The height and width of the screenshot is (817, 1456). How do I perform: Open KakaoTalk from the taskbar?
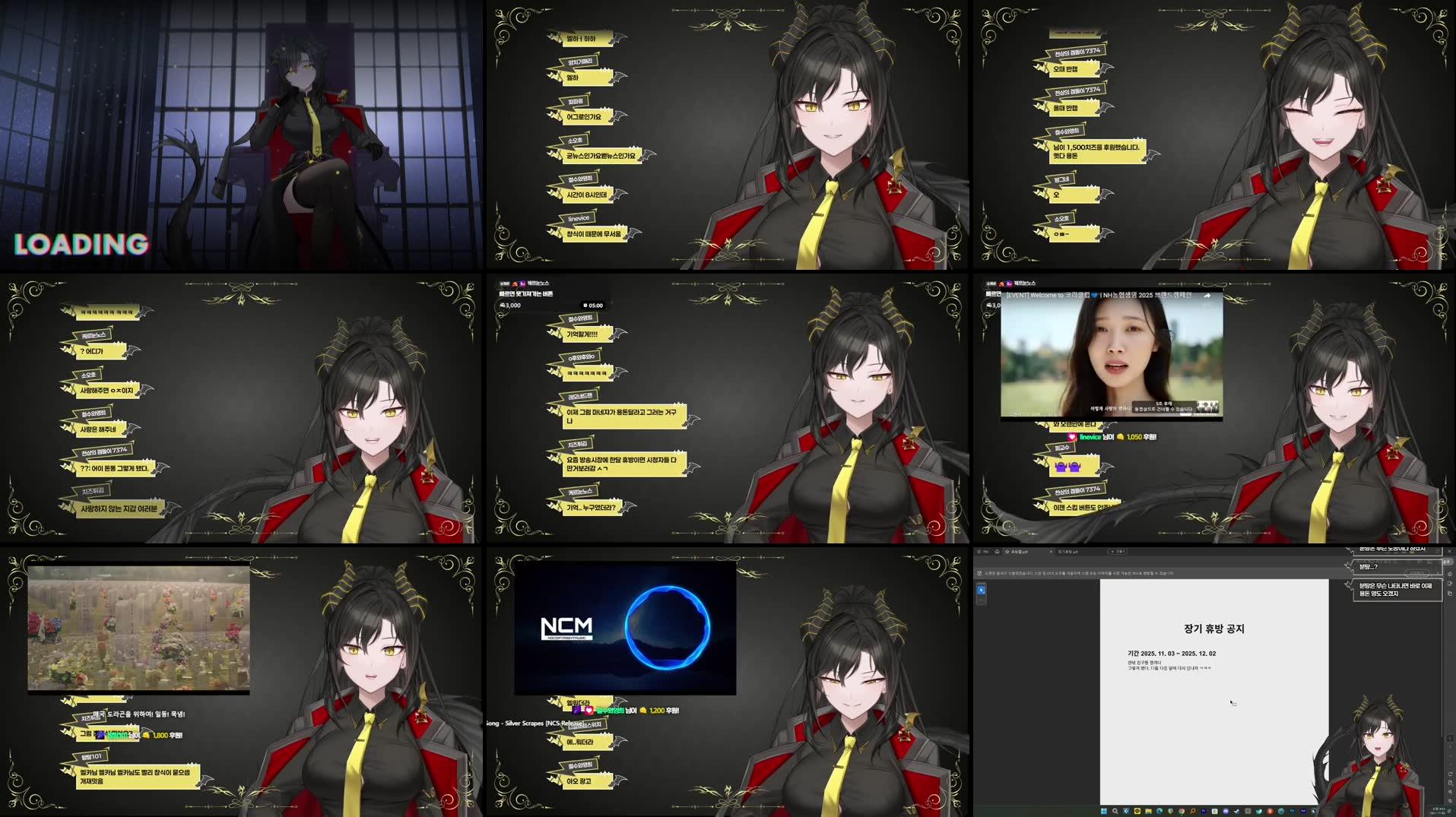pyautogui.click(x=1137, y=812)
